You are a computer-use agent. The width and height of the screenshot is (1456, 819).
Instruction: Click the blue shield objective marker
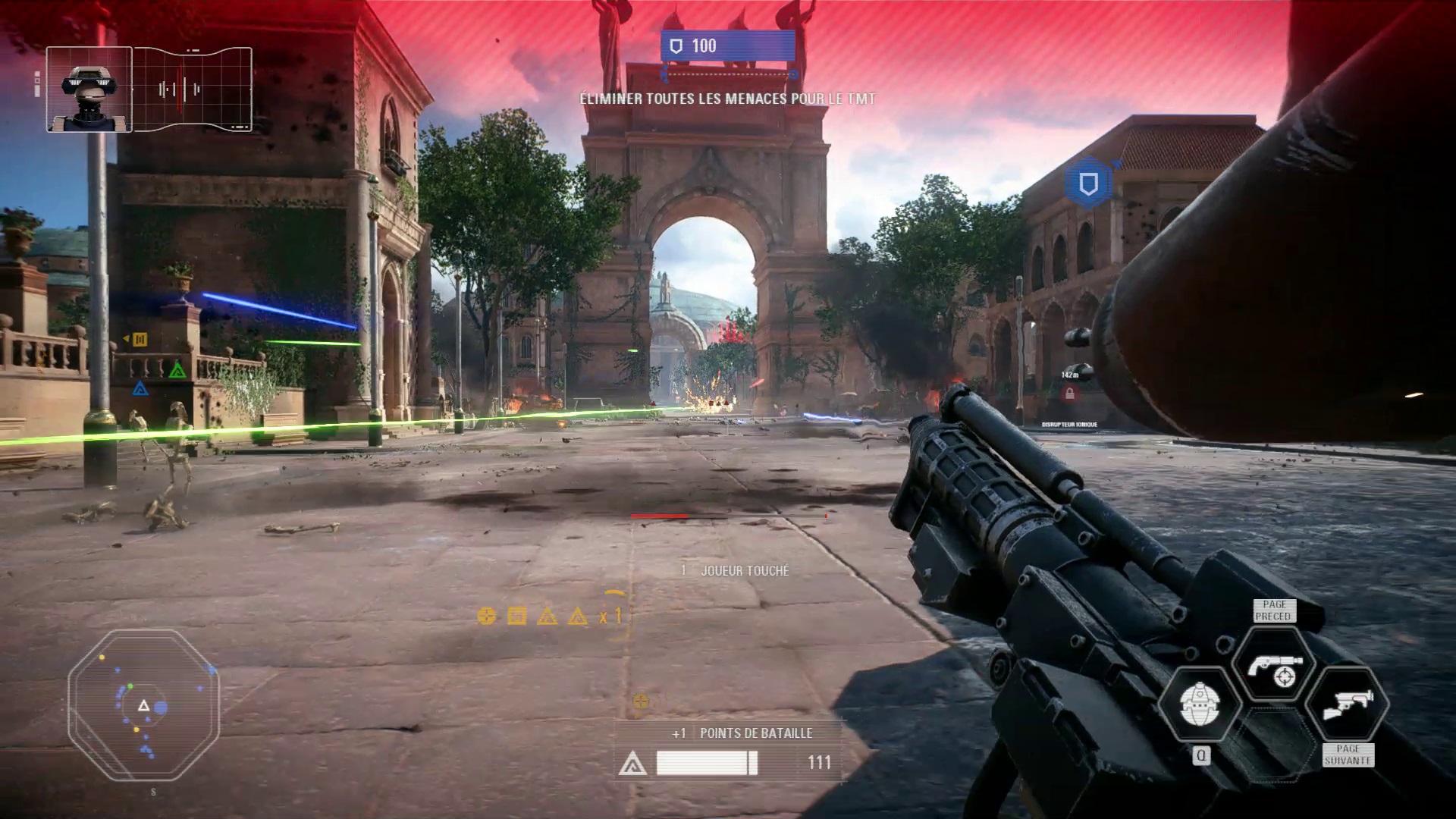pos(1088,184)
